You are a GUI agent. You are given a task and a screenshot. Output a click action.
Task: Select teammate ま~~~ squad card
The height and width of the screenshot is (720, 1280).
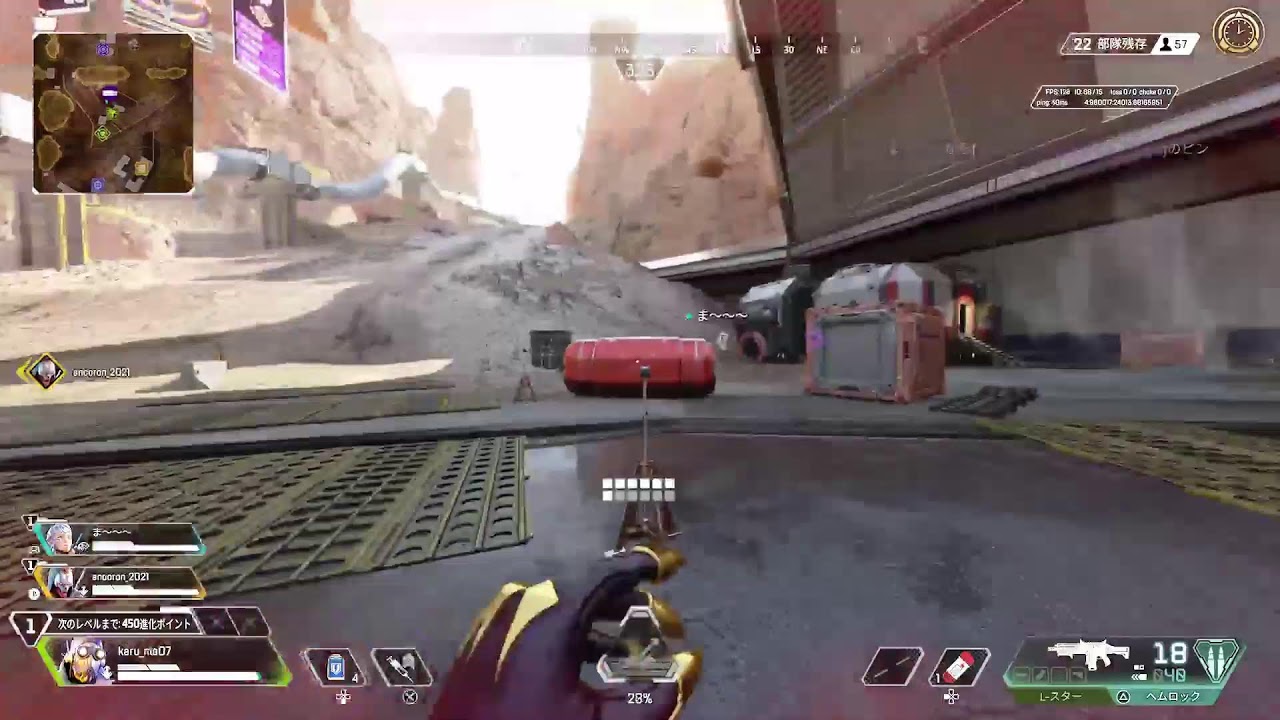click(120, 539)
